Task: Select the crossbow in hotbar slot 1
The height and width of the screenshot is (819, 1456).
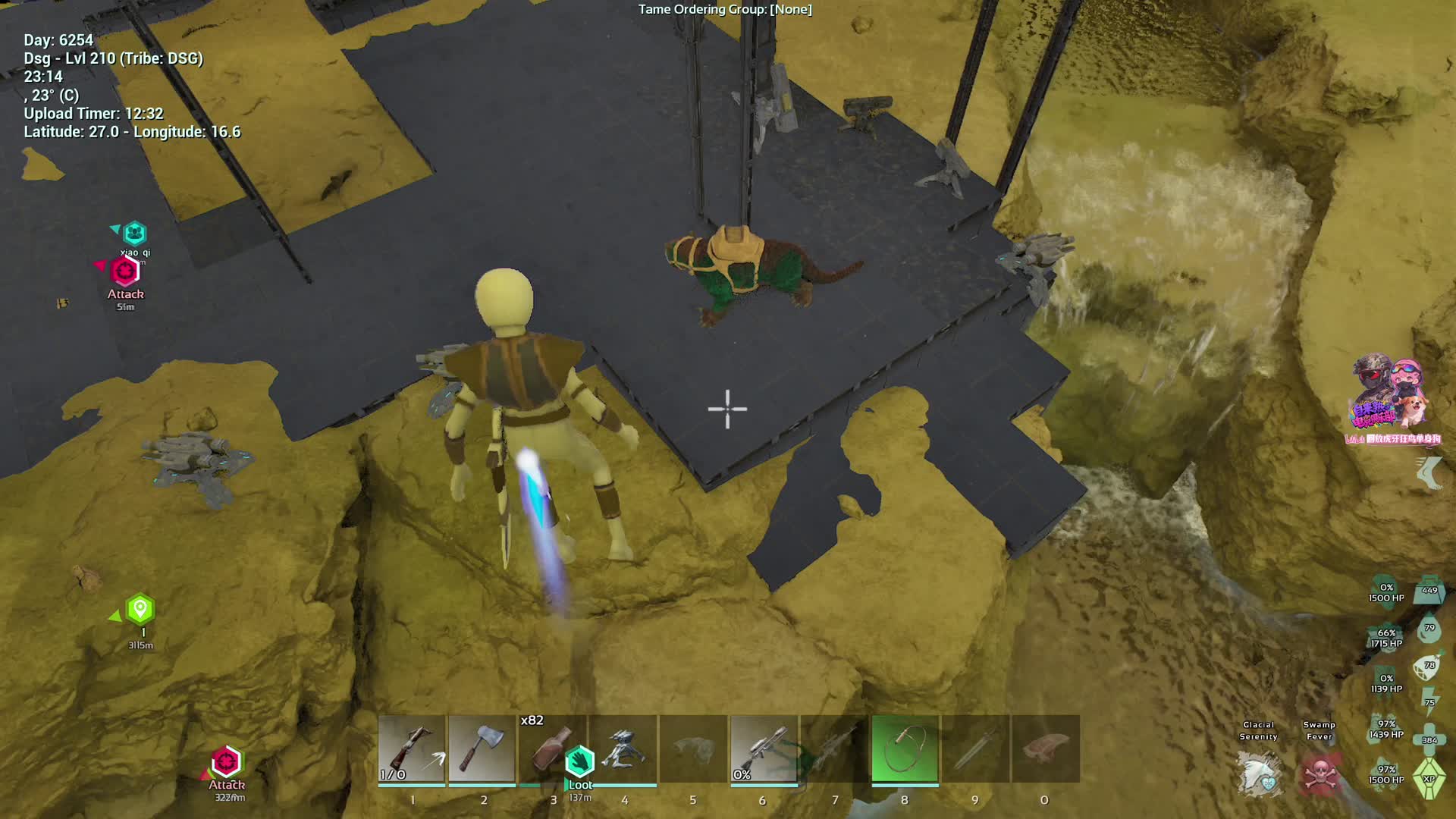Action: (412, 749)
